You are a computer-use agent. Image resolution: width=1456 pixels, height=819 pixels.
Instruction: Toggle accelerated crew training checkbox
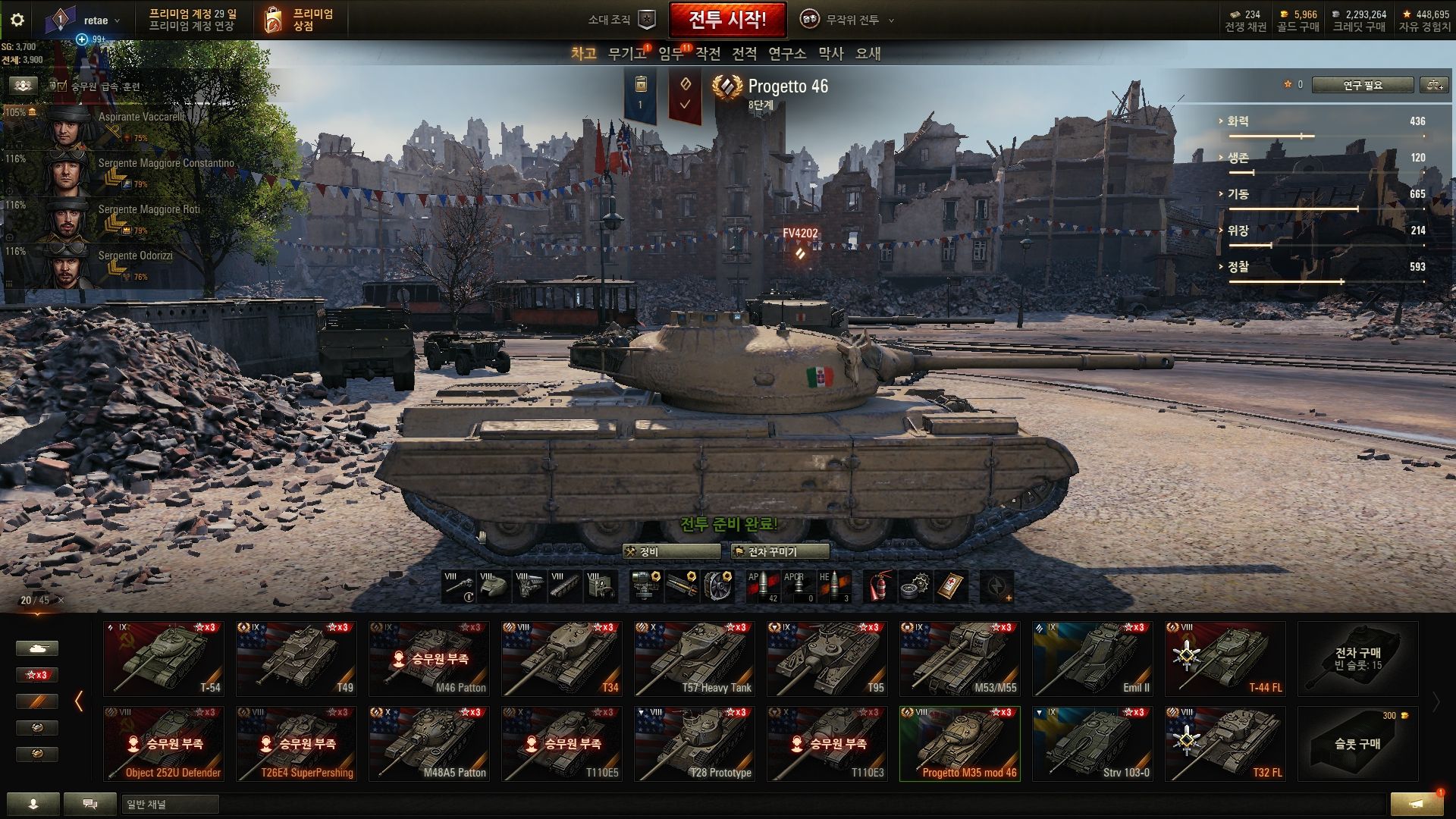pos(62,86)
